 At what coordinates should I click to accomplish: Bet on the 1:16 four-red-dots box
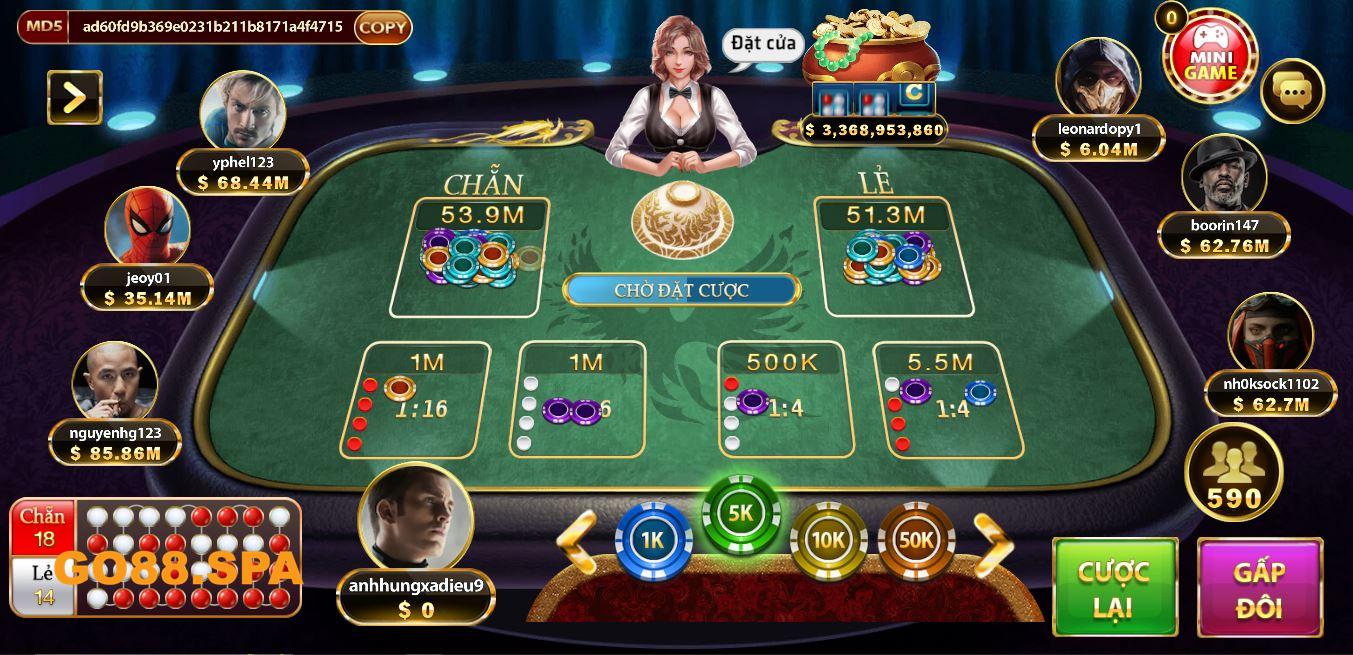coord(416,400)
